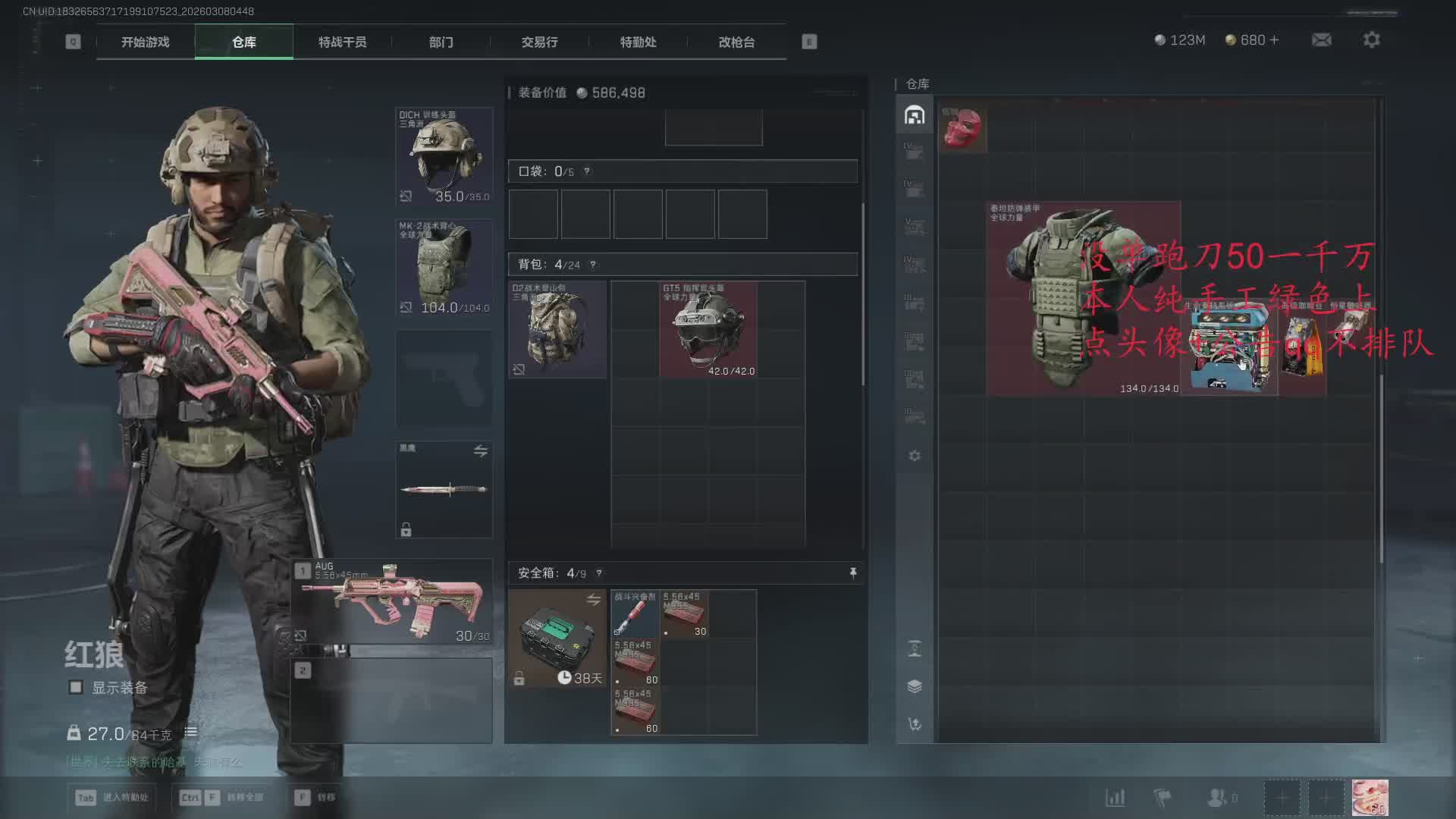Select the equipped DICH helmet slot
Viewport: 1456px width, 819px height.
[444, 156]
